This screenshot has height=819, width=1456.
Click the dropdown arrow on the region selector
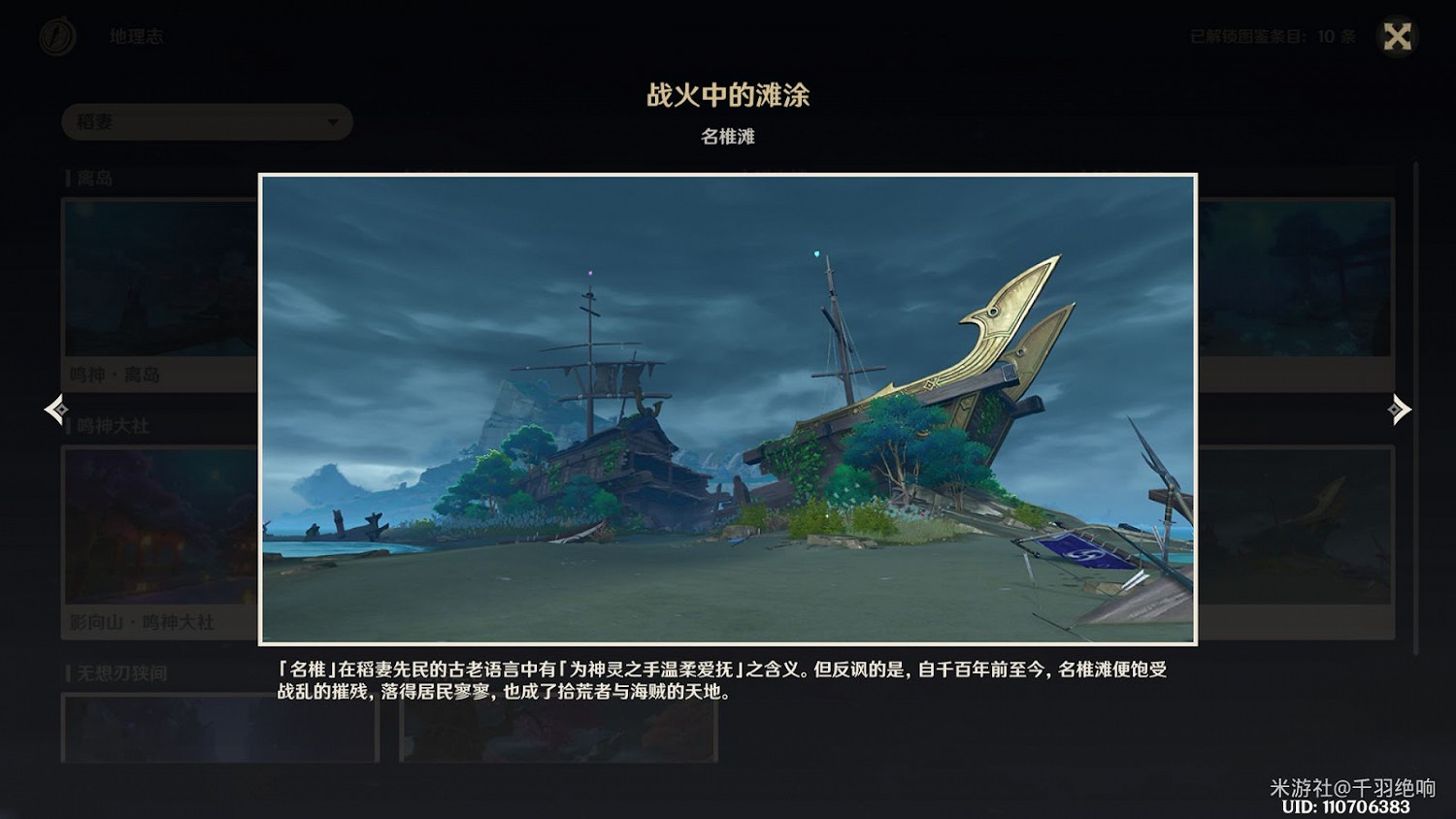331,122
